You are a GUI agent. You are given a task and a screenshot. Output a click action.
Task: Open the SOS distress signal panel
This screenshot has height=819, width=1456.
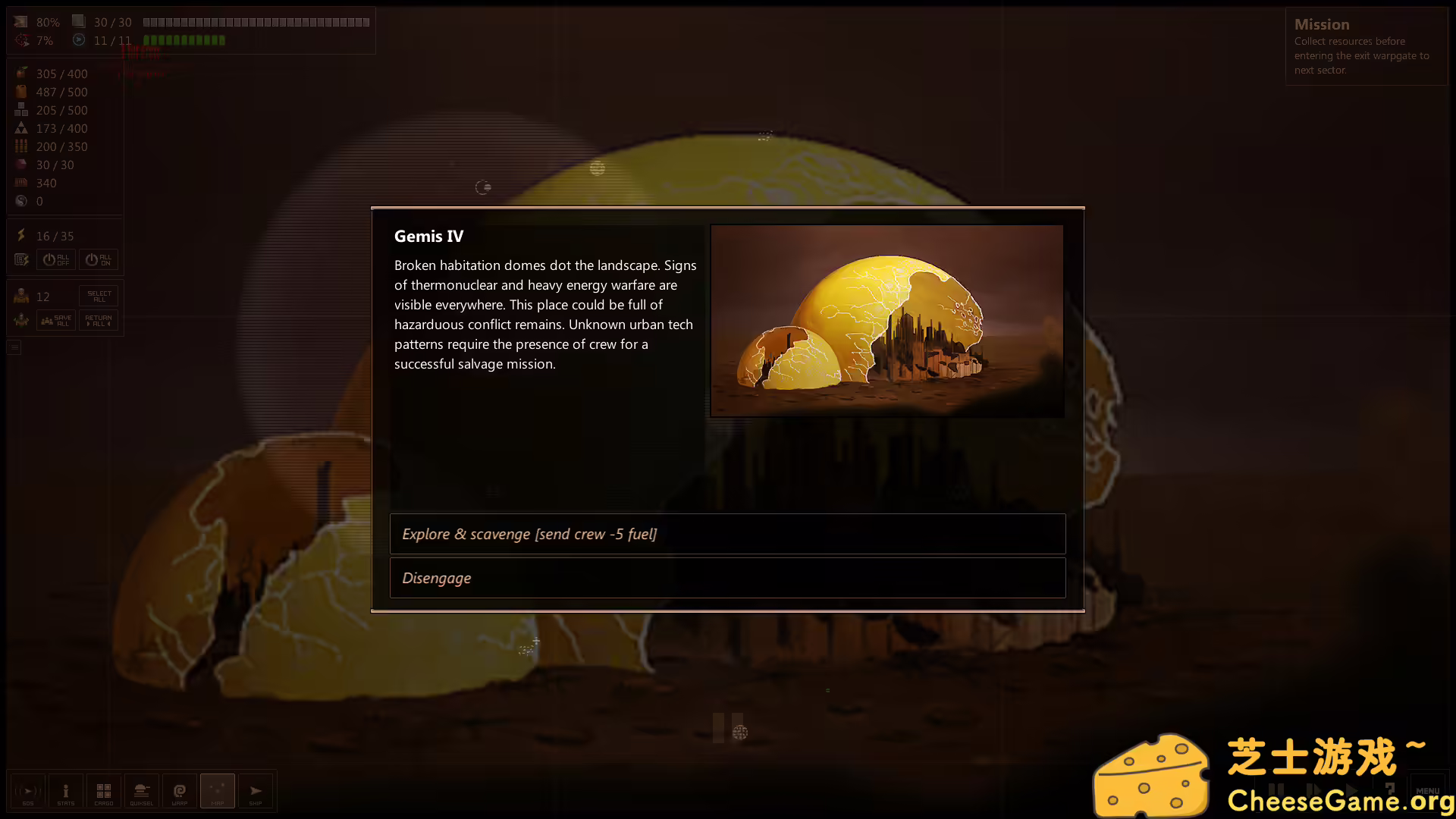(28, 791)
